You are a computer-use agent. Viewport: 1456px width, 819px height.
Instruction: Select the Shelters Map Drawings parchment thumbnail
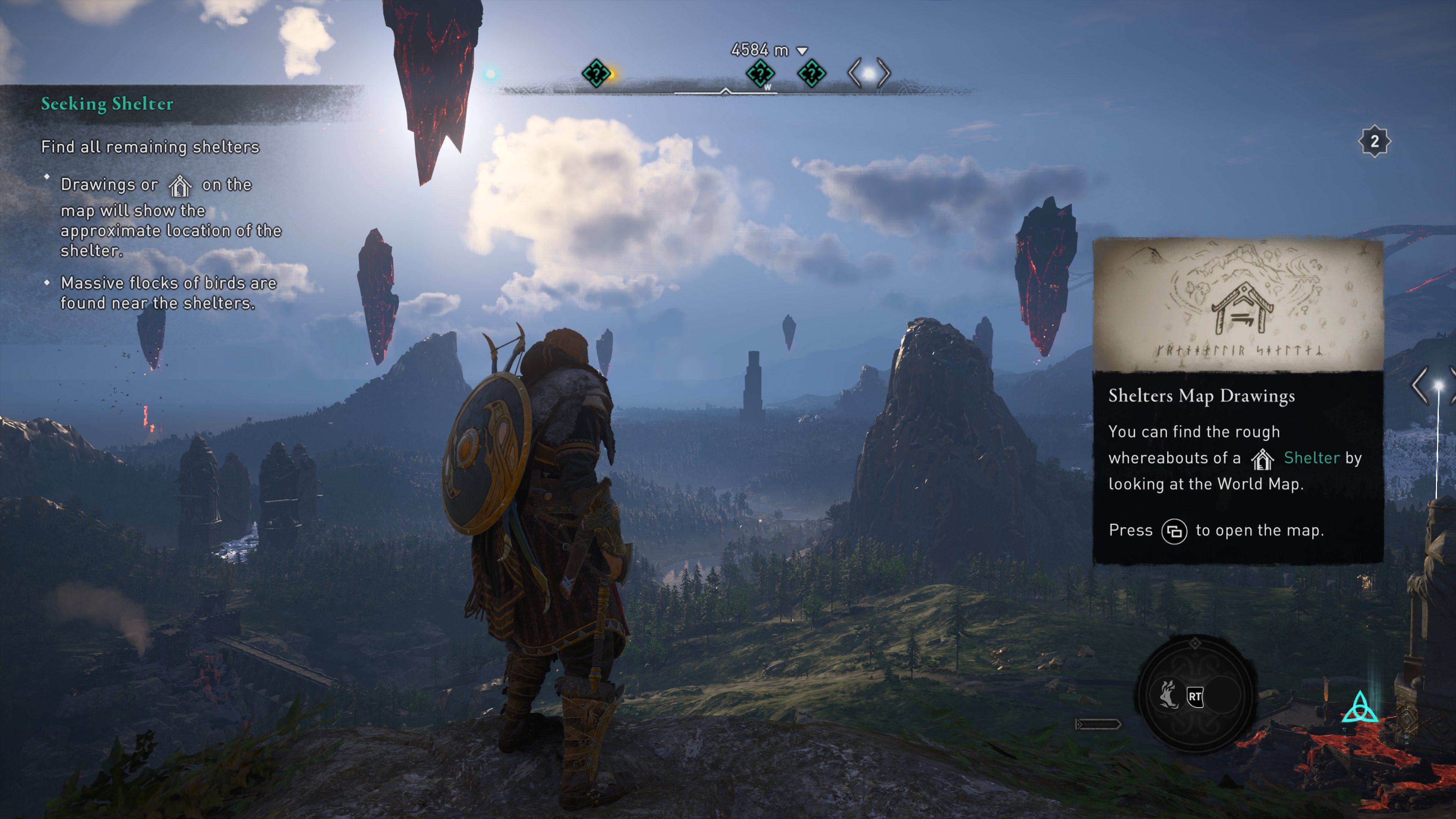coord(1238,305)
